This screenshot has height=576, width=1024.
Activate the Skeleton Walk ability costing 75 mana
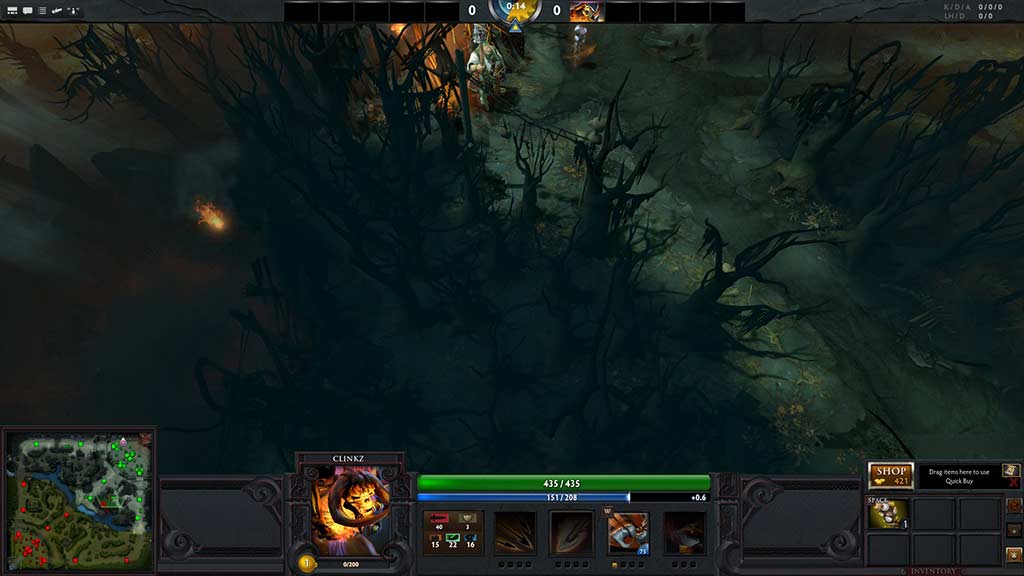[x=628, y=532]
